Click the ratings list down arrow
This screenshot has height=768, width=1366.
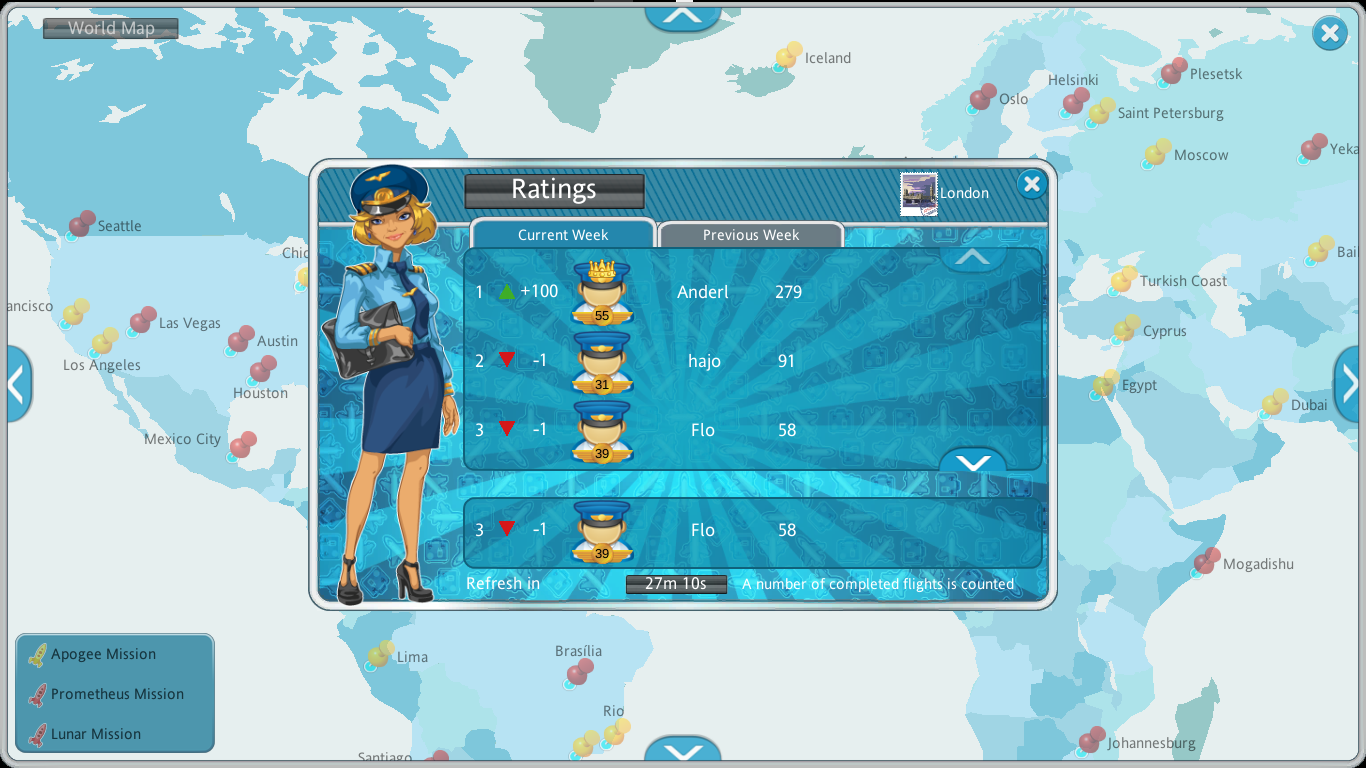click(972, 461)
